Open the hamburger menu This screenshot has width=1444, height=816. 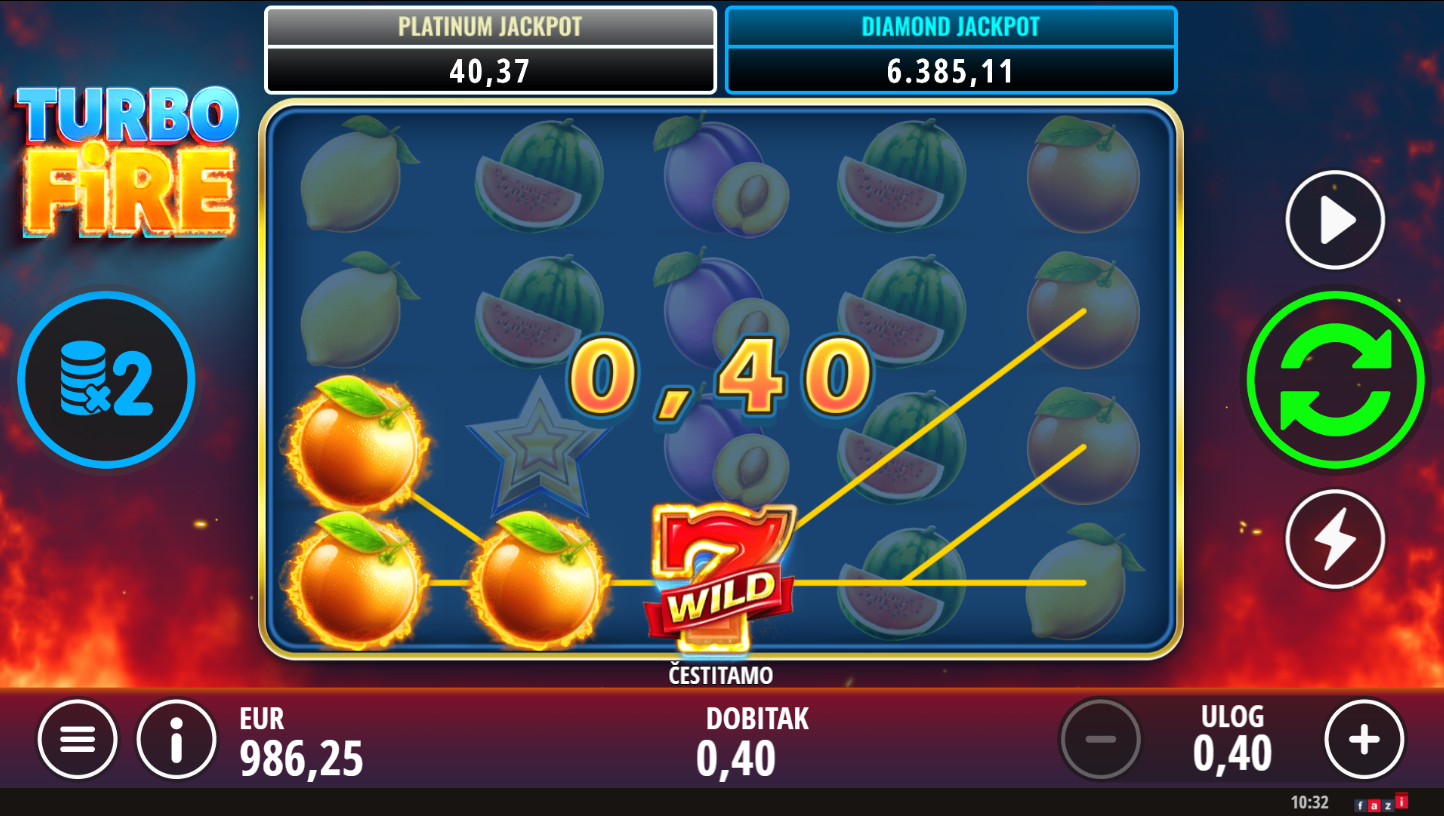pos(78,740)
